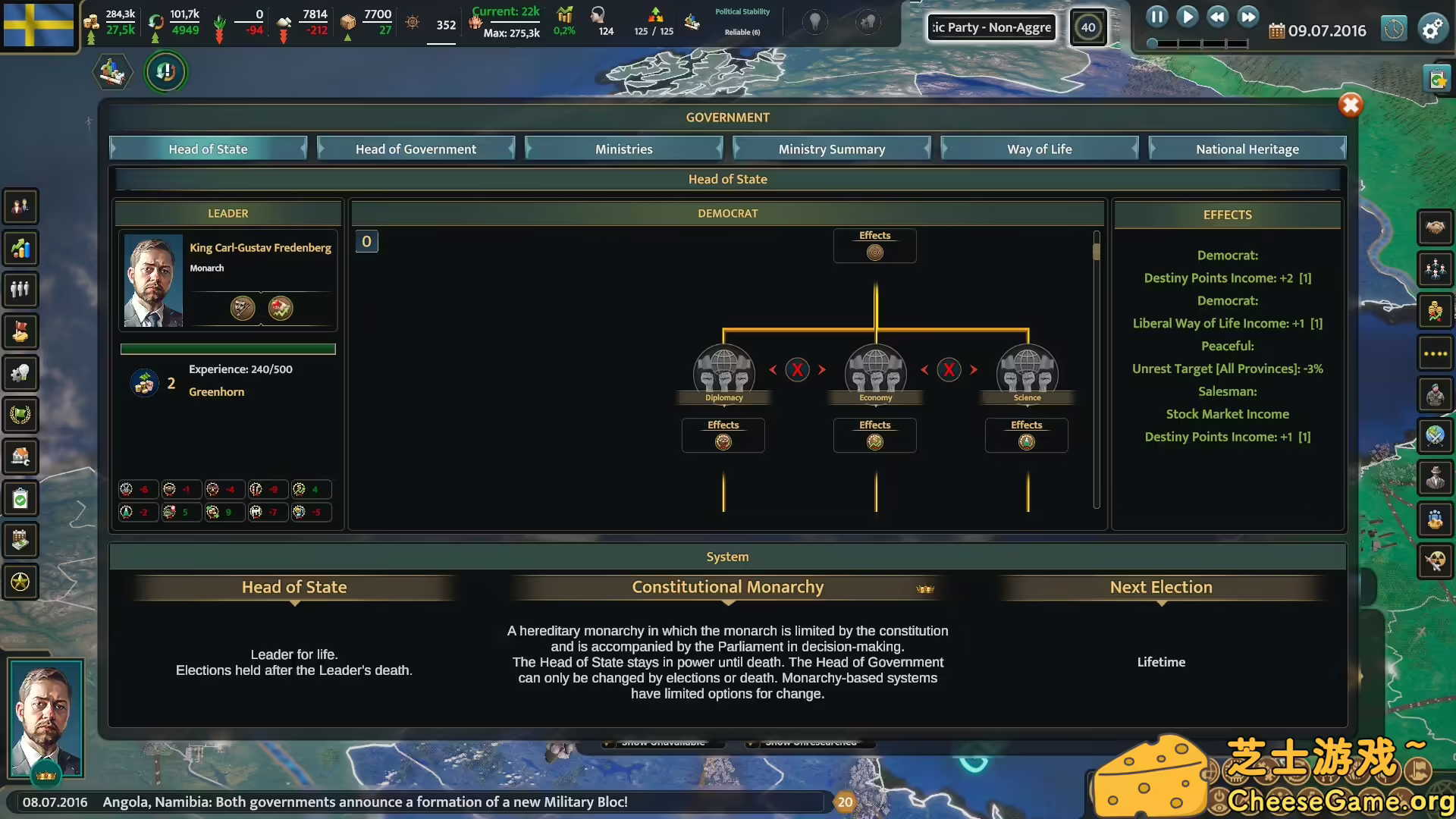The image size is (1456, 819).
Task: Click the Way of Life government tab
Action: click(1039, 149)
